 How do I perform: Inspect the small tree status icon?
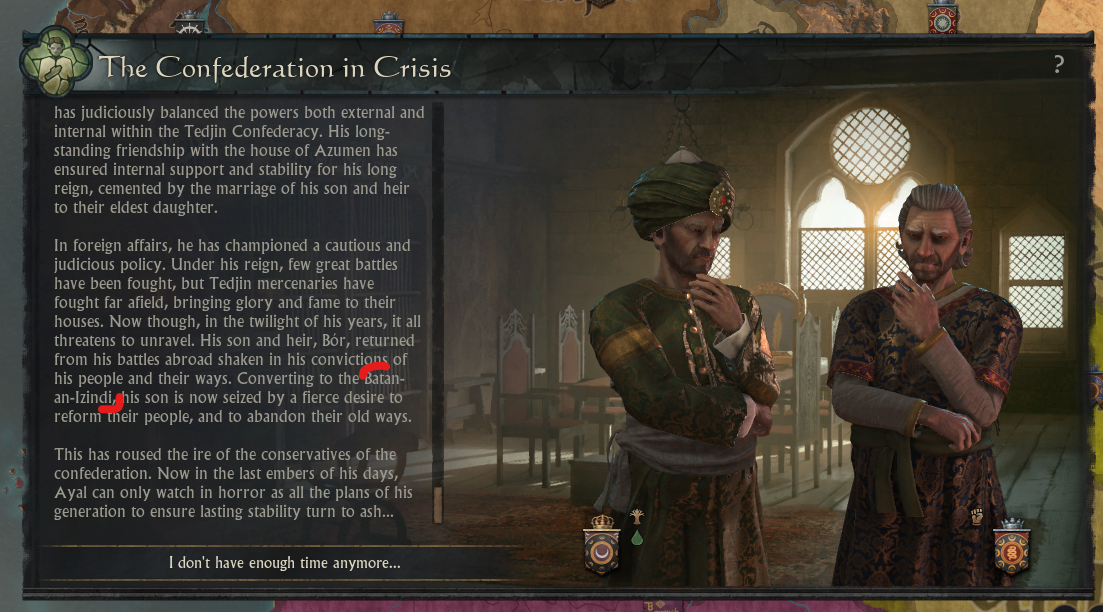point(636,517)
